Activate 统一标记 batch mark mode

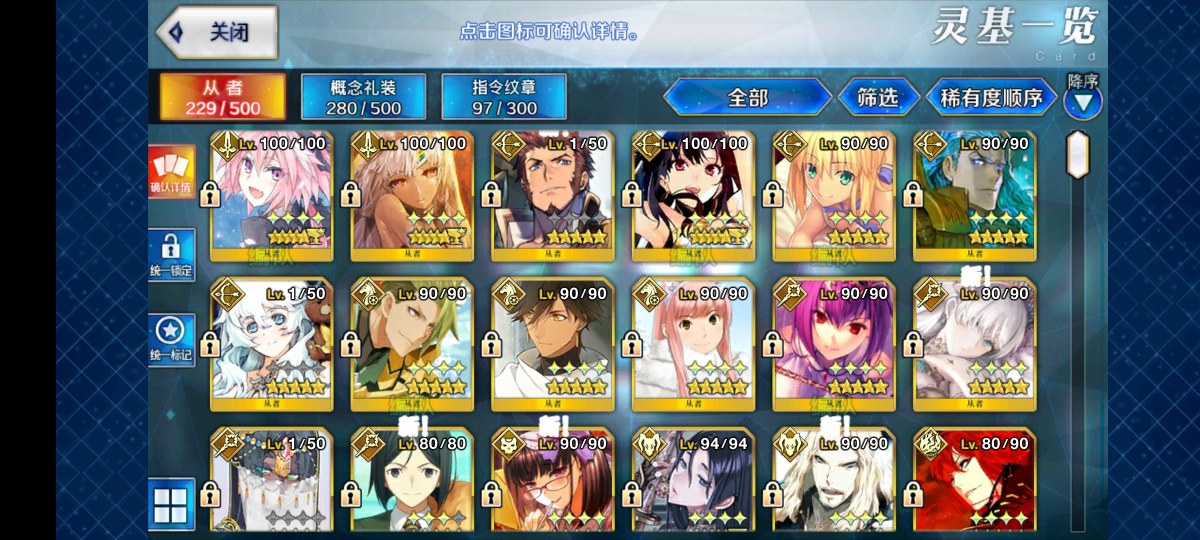click(x=171, y=340)
